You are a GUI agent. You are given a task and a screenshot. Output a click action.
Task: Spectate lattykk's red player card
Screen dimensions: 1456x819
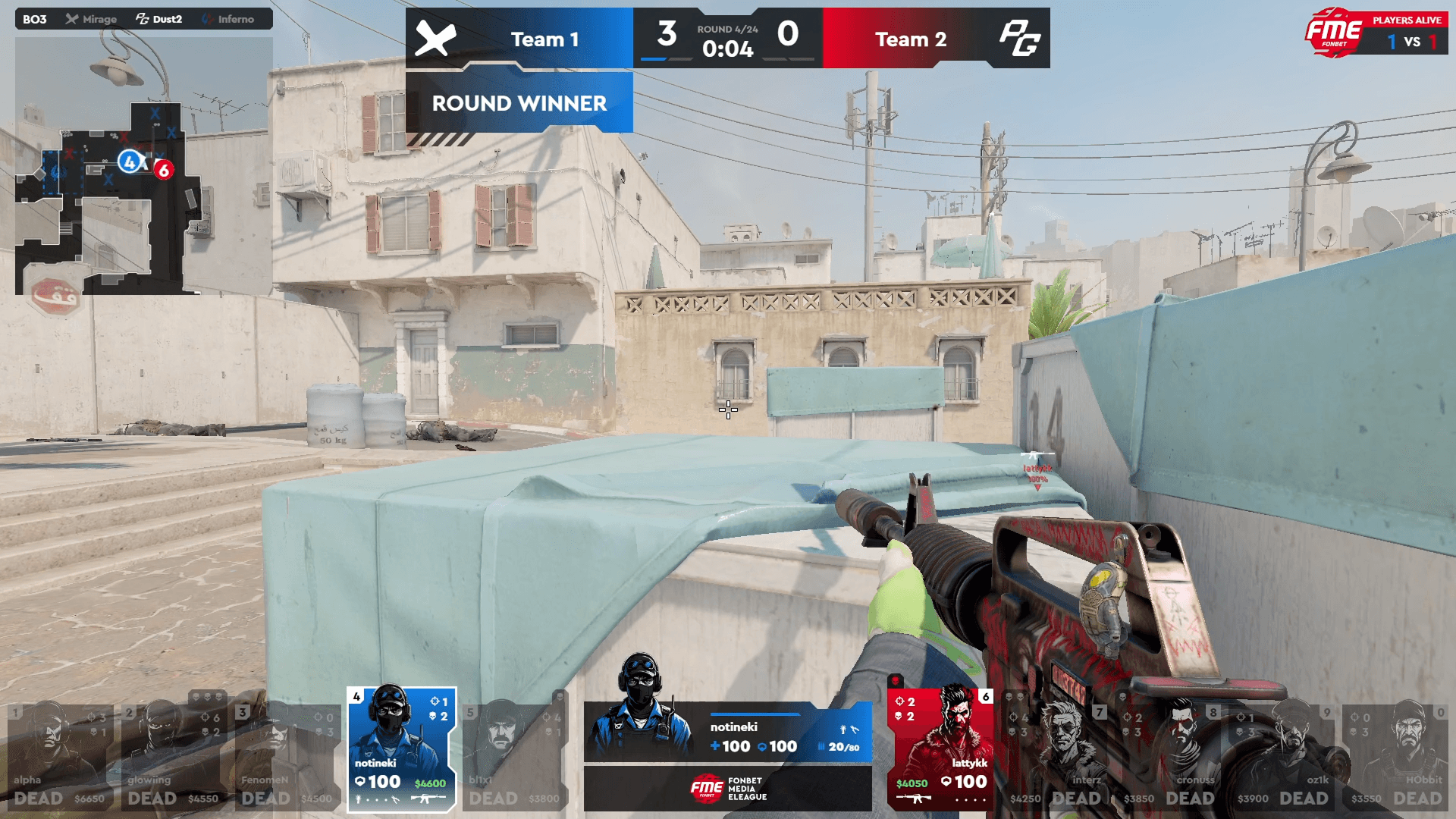[940, 749]
